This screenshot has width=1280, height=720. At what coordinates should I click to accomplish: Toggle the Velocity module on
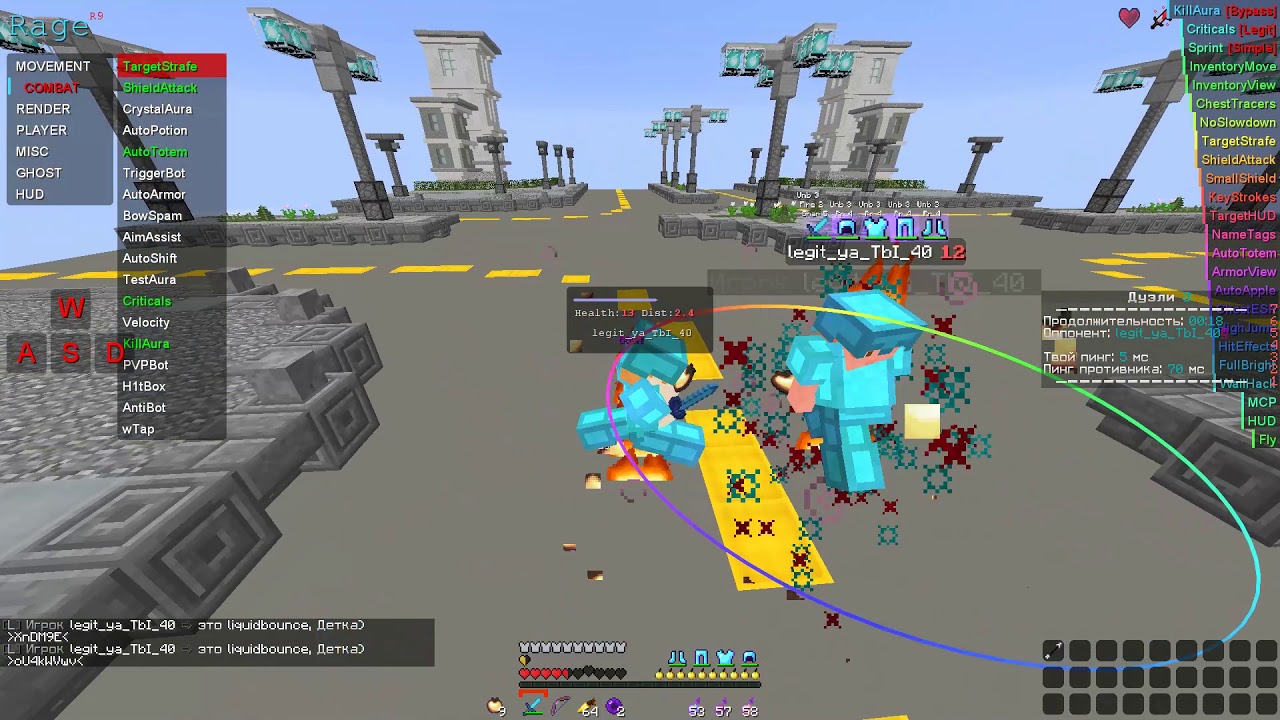[146, 322]
